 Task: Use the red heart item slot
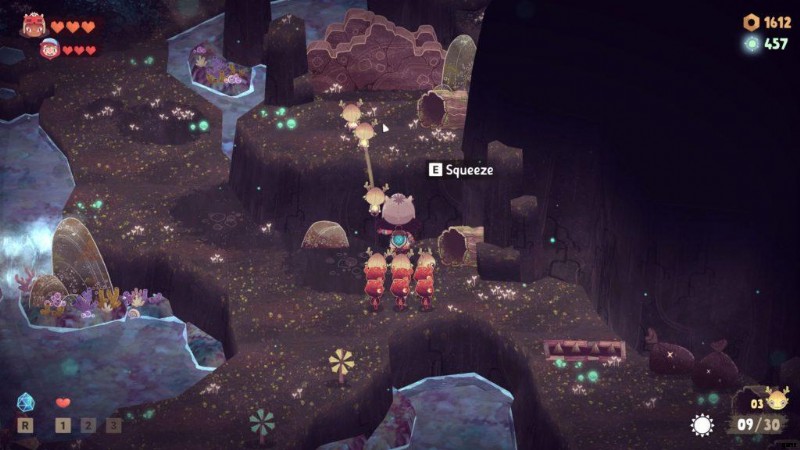pyautogui.click(x=63, y=403)
